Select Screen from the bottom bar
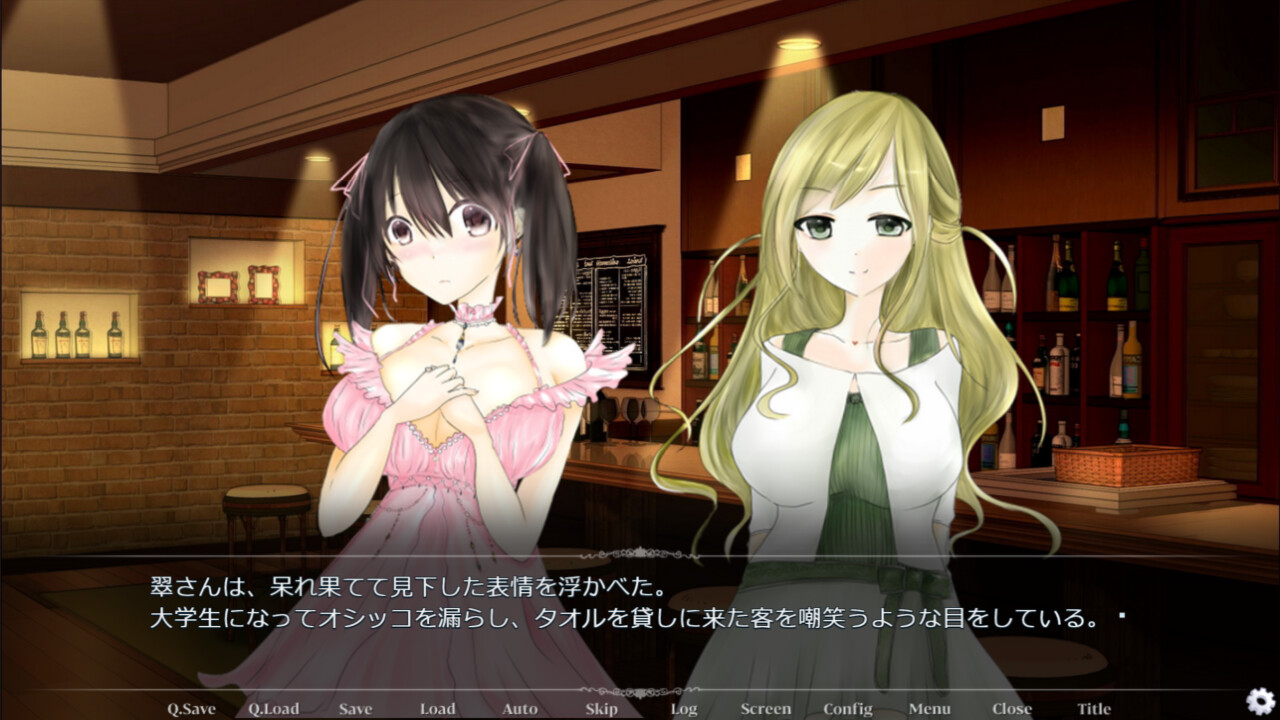This screenshot has width=1280, height=720. [x=765, y=708]
